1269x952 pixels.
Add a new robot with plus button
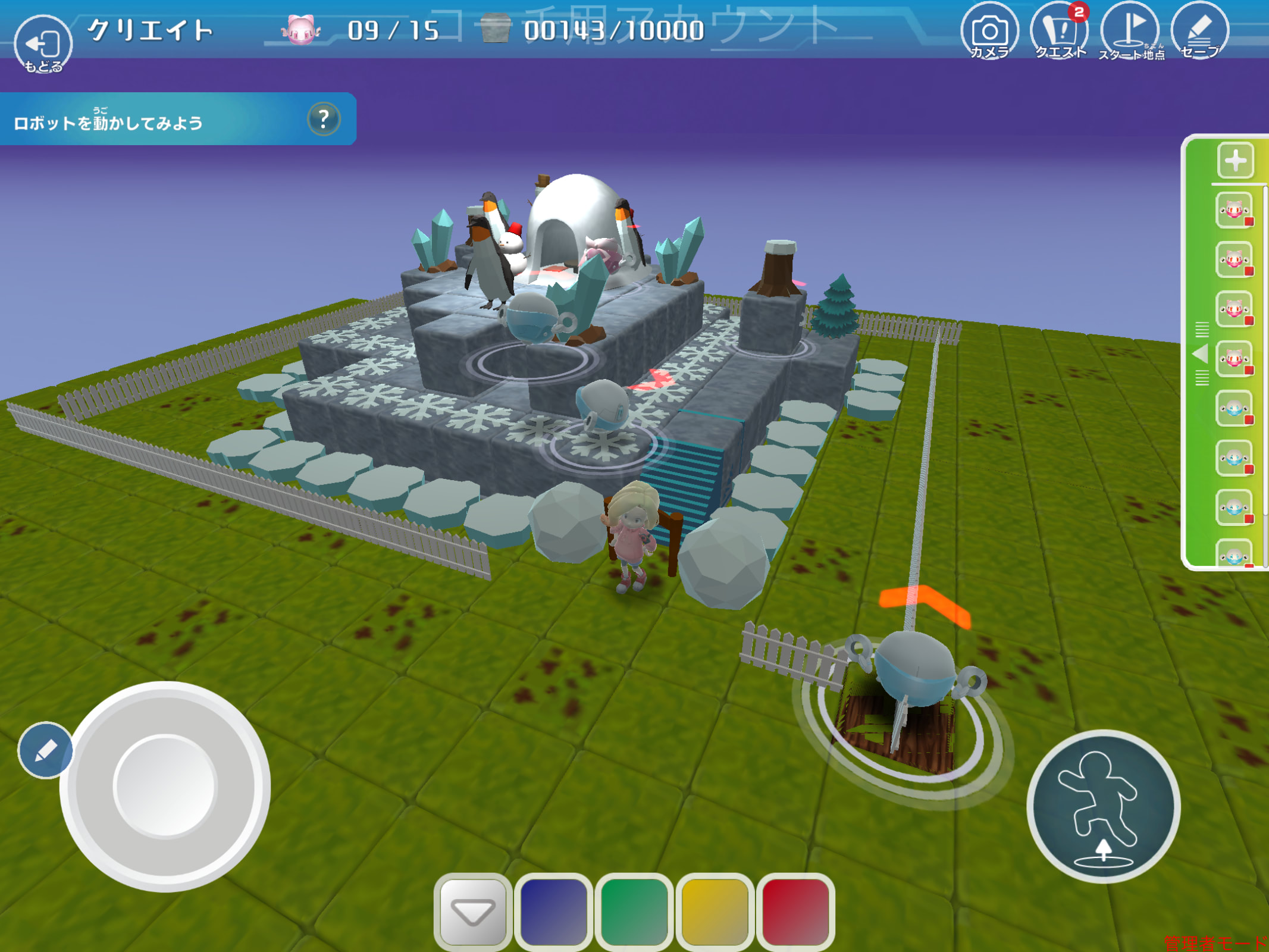(x=1235, y=160)
